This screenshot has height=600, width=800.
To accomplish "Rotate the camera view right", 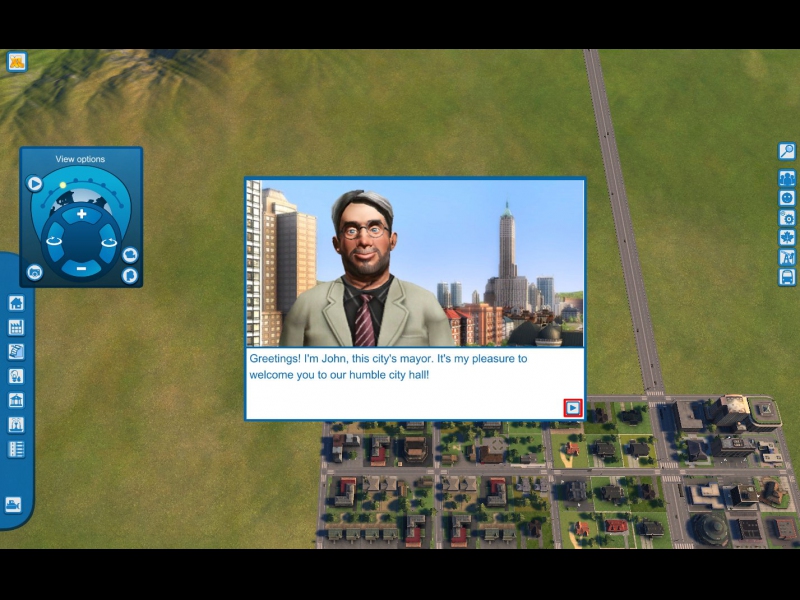I will point(109,240).
